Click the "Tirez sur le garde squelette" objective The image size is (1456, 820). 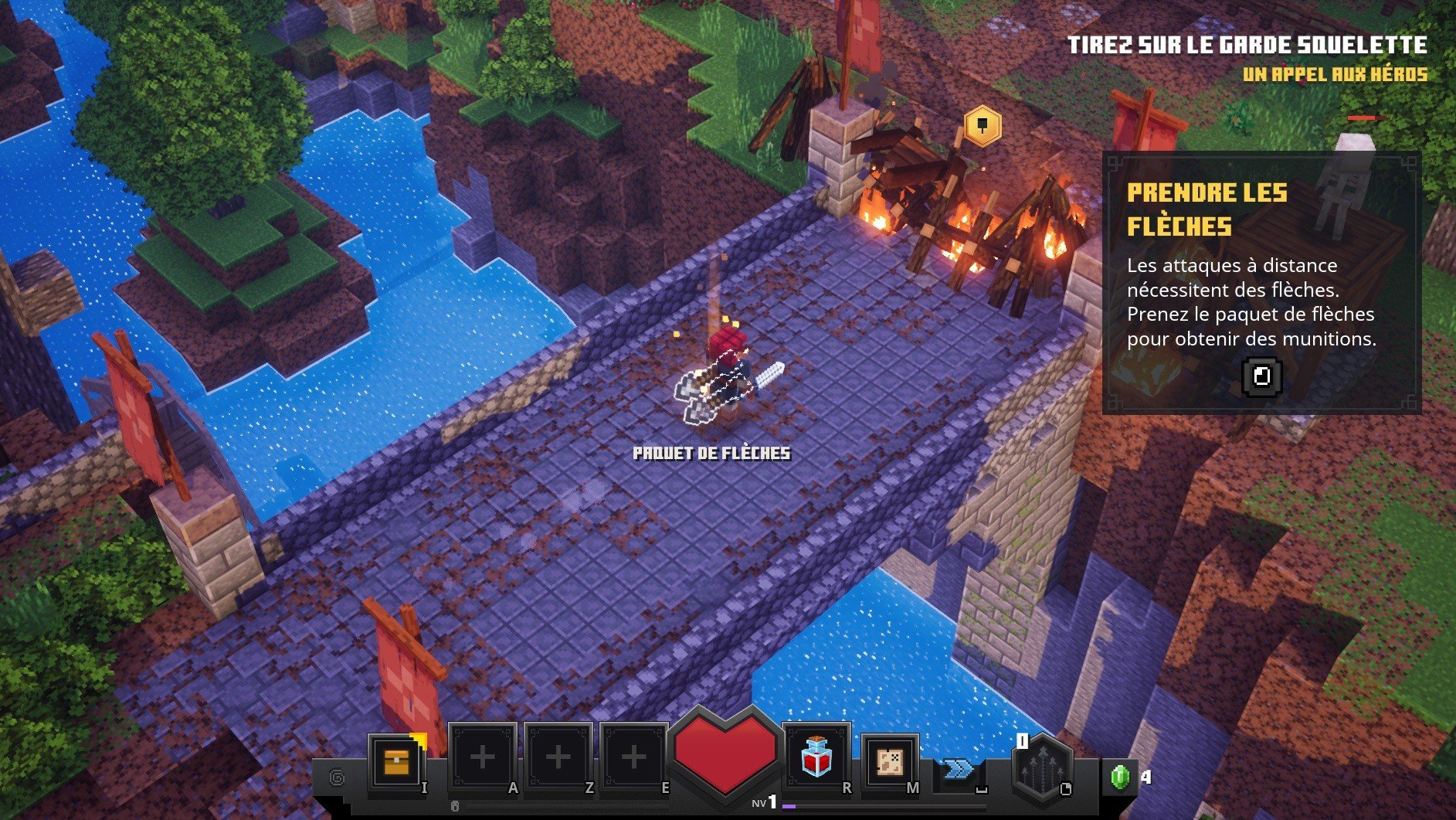pos(1247,46)
